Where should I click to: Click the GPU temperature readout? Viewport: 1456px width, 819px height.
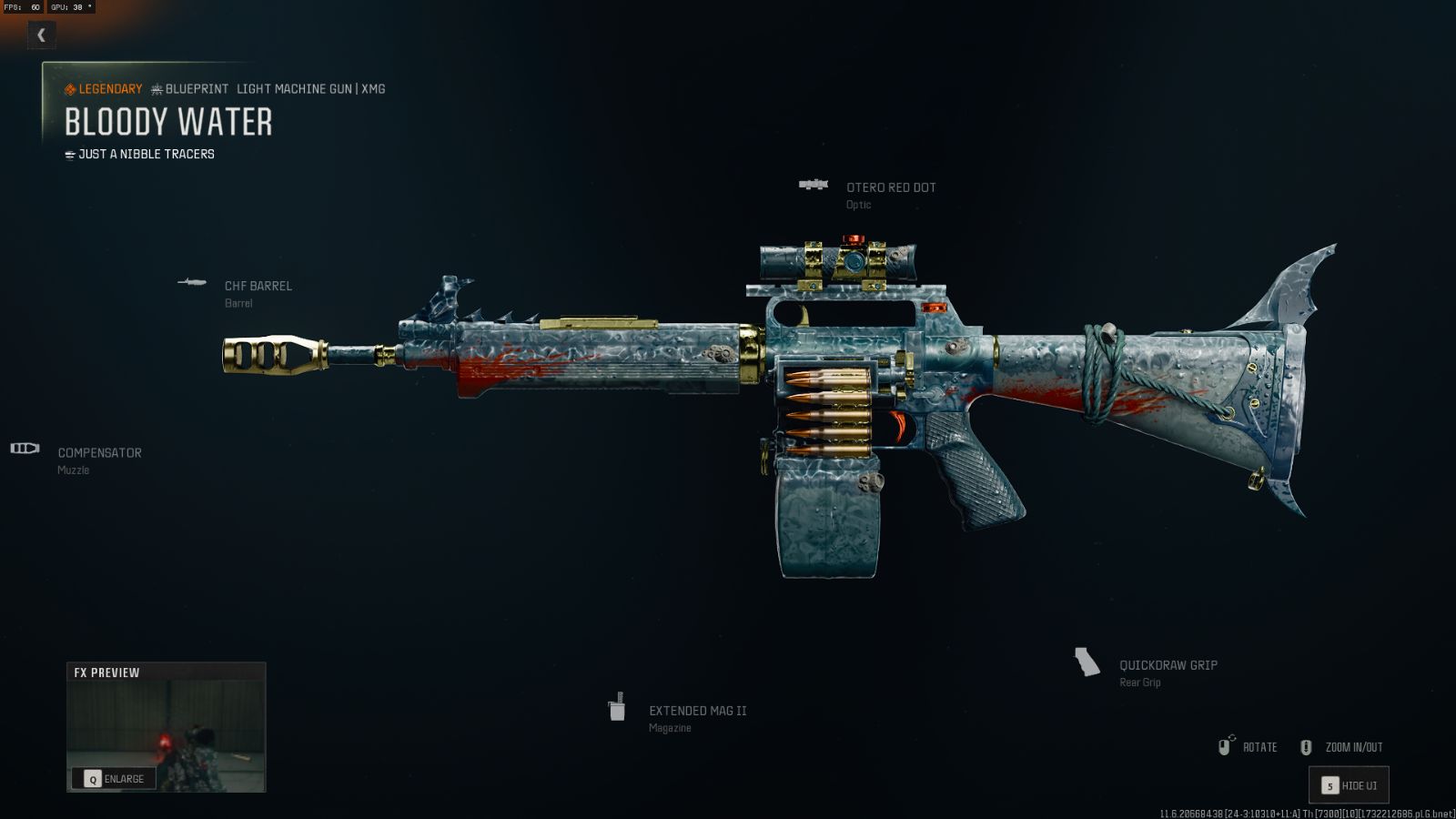coord(71,5)
